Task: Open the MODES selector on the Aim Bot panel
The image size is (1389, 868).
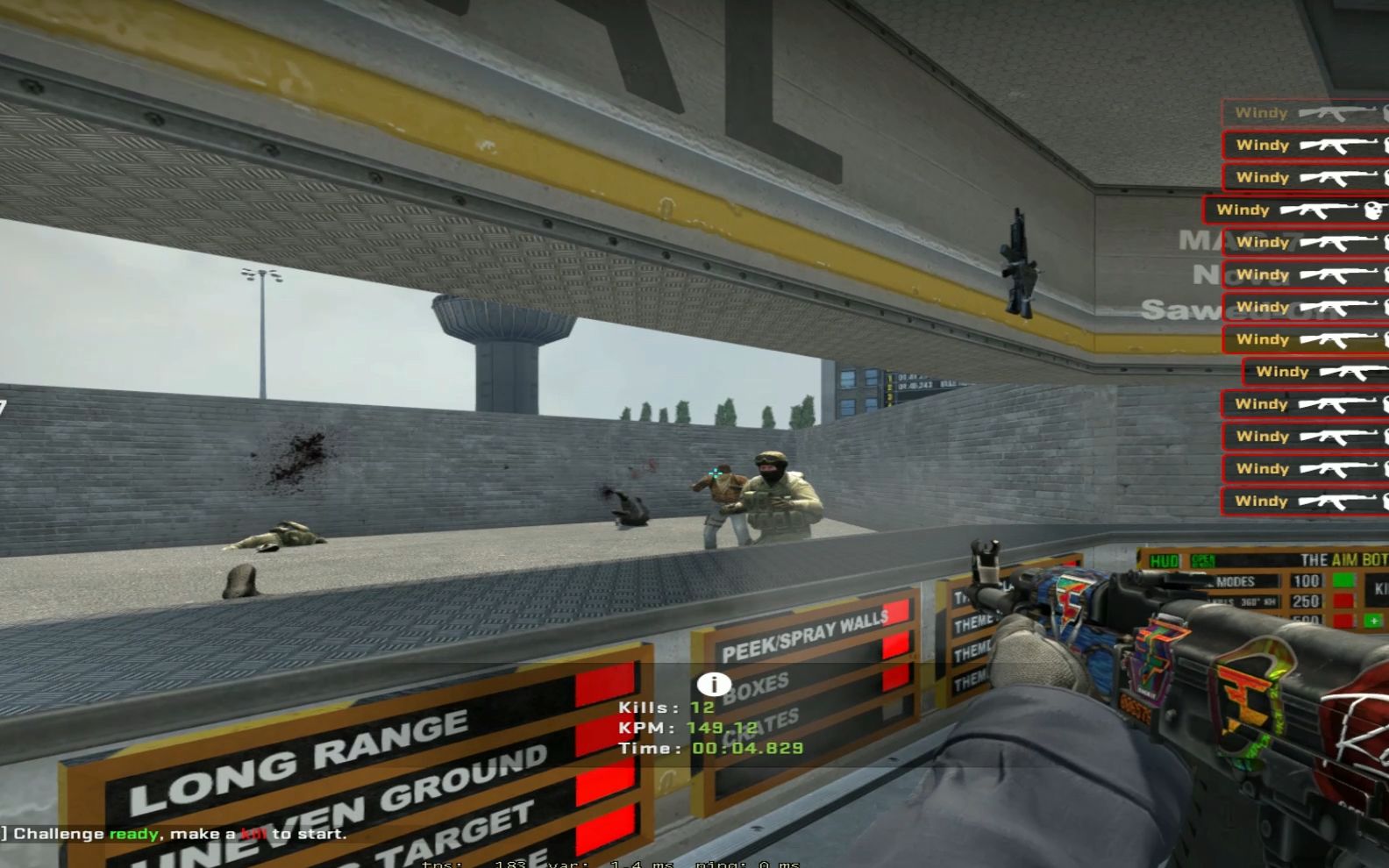Action: click(x=1237, y=581)
